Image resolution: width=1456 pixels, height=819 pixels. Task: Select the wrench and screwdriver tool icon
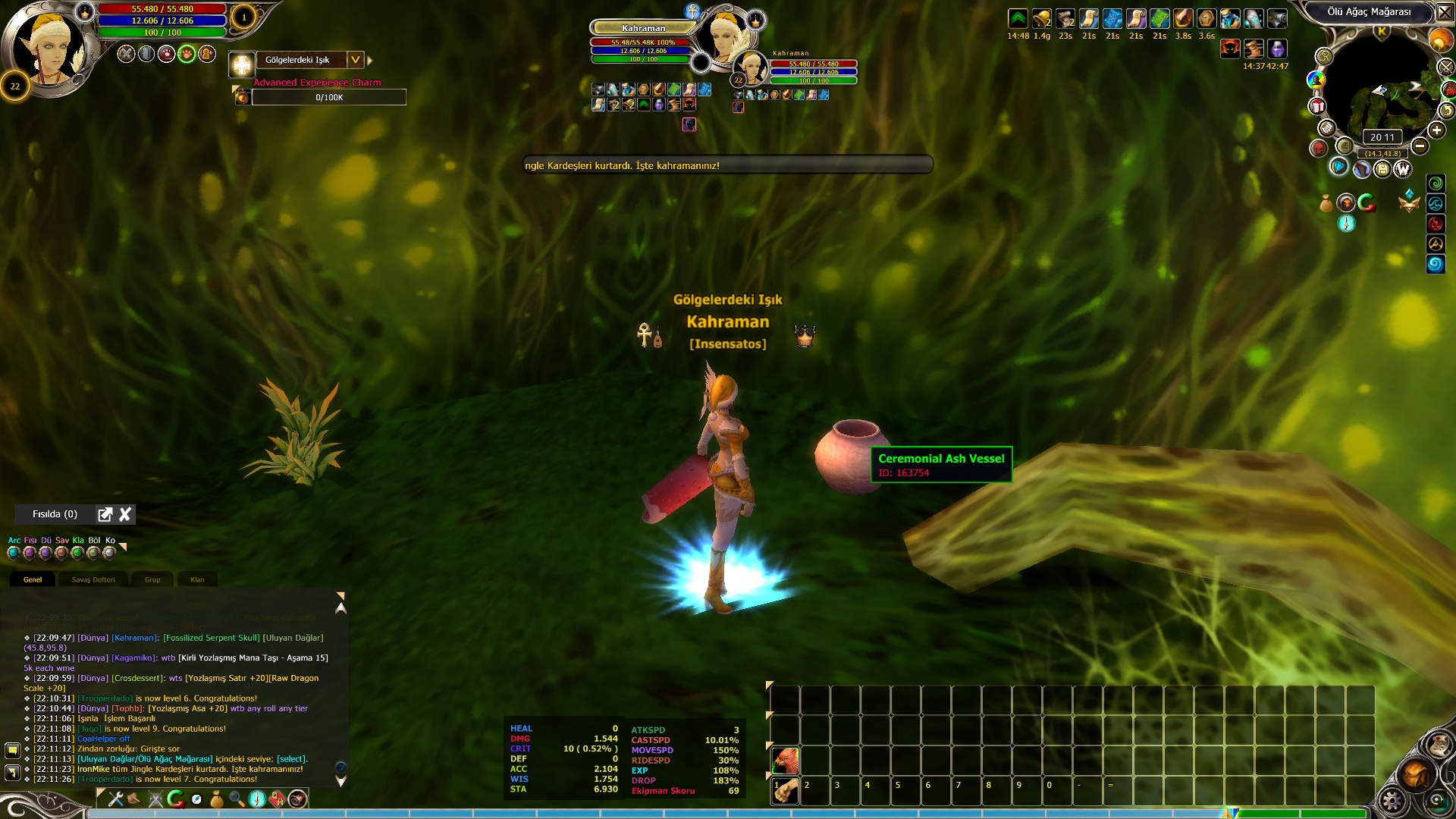pos(116,799)
